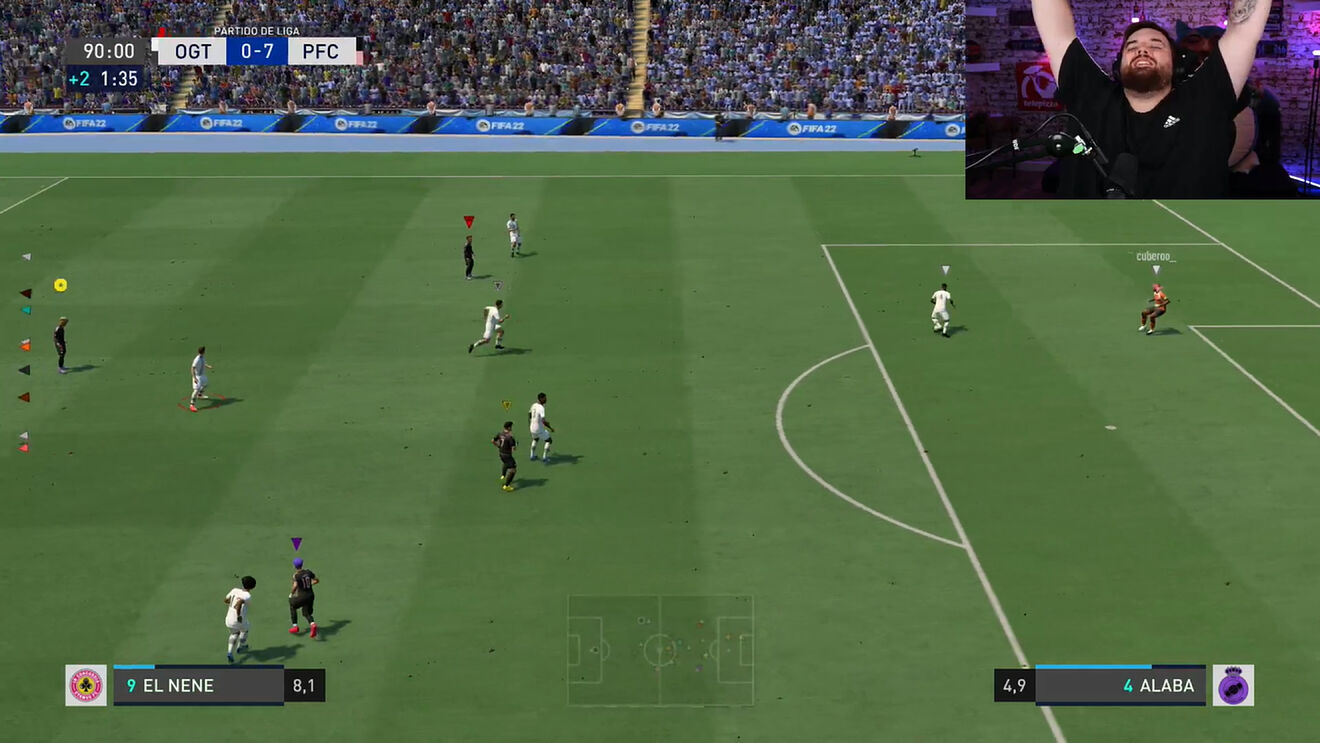Select the Alaba player name panel
1320x743 pixels.
[1120, 686]
